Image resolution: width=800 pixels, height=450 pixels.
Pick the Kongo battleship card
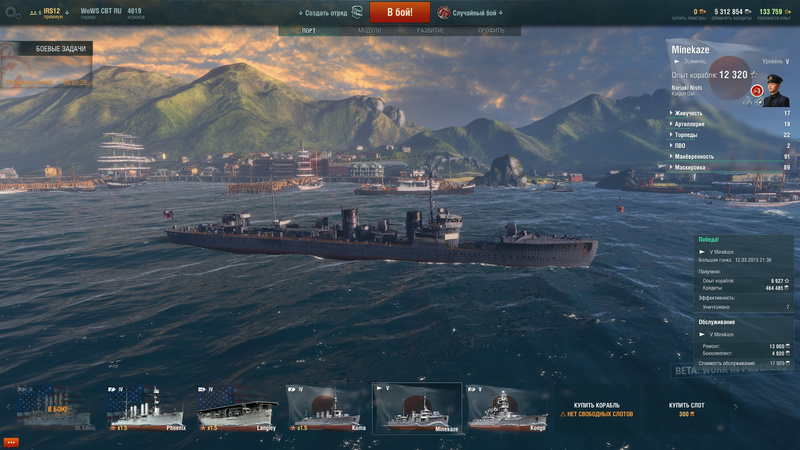click(x=509, y=408)
